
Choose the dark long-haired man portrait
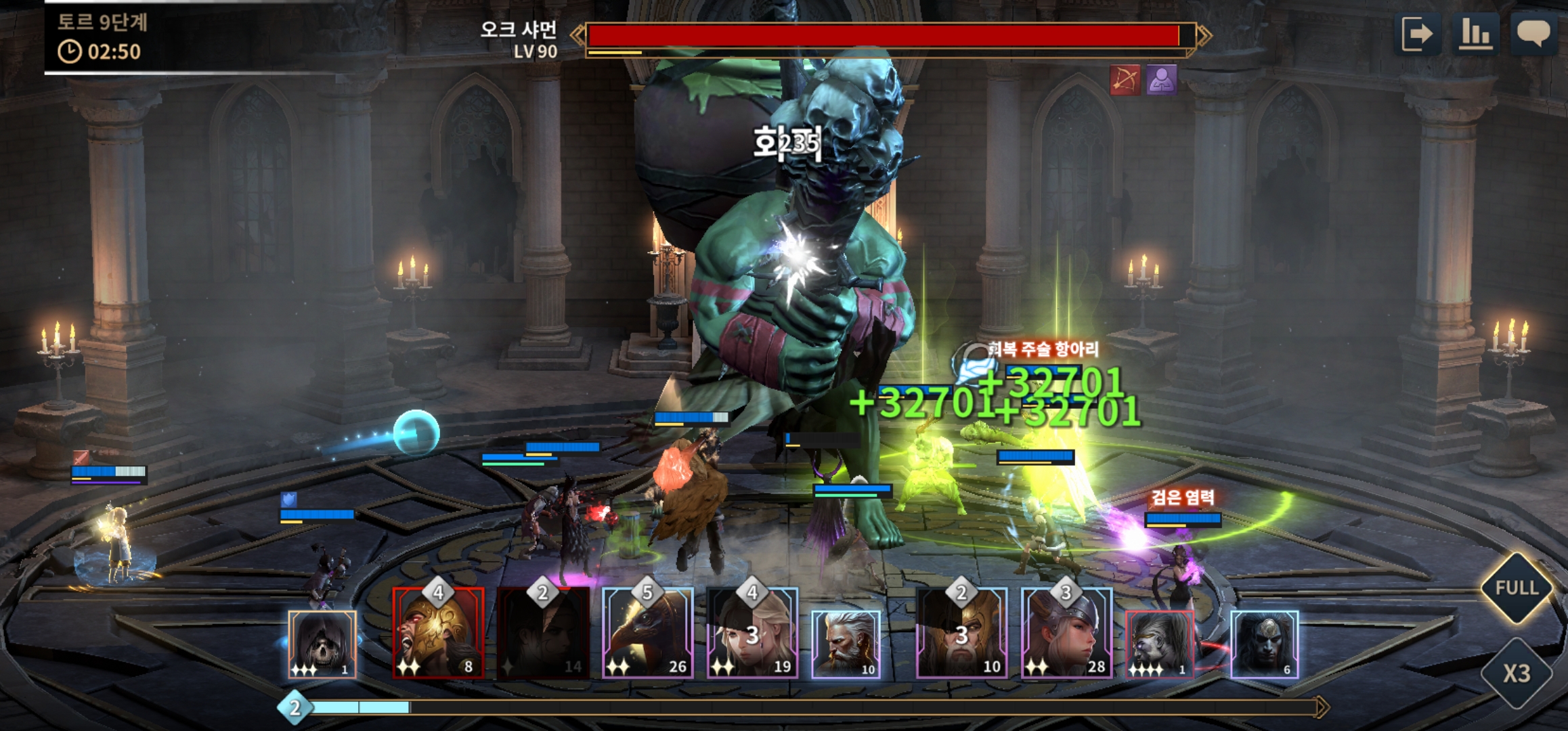1264,644
